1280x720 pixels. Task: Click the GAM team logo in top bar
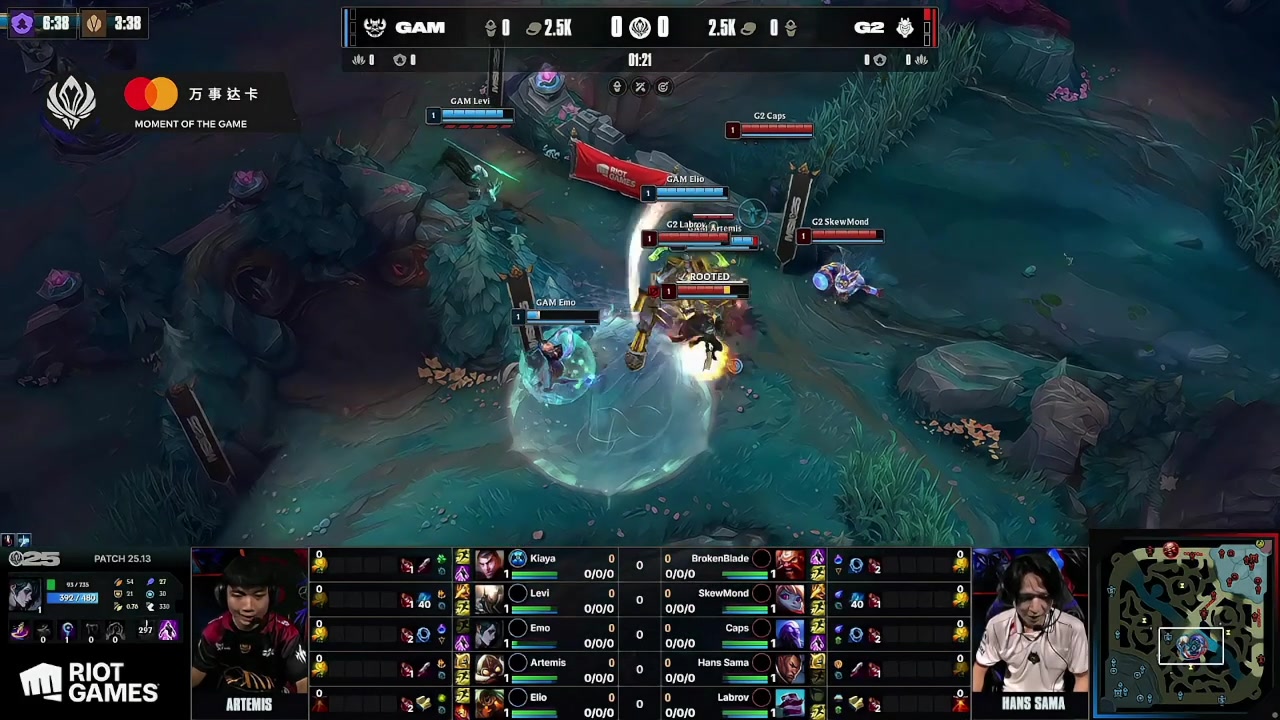point(375,28)
